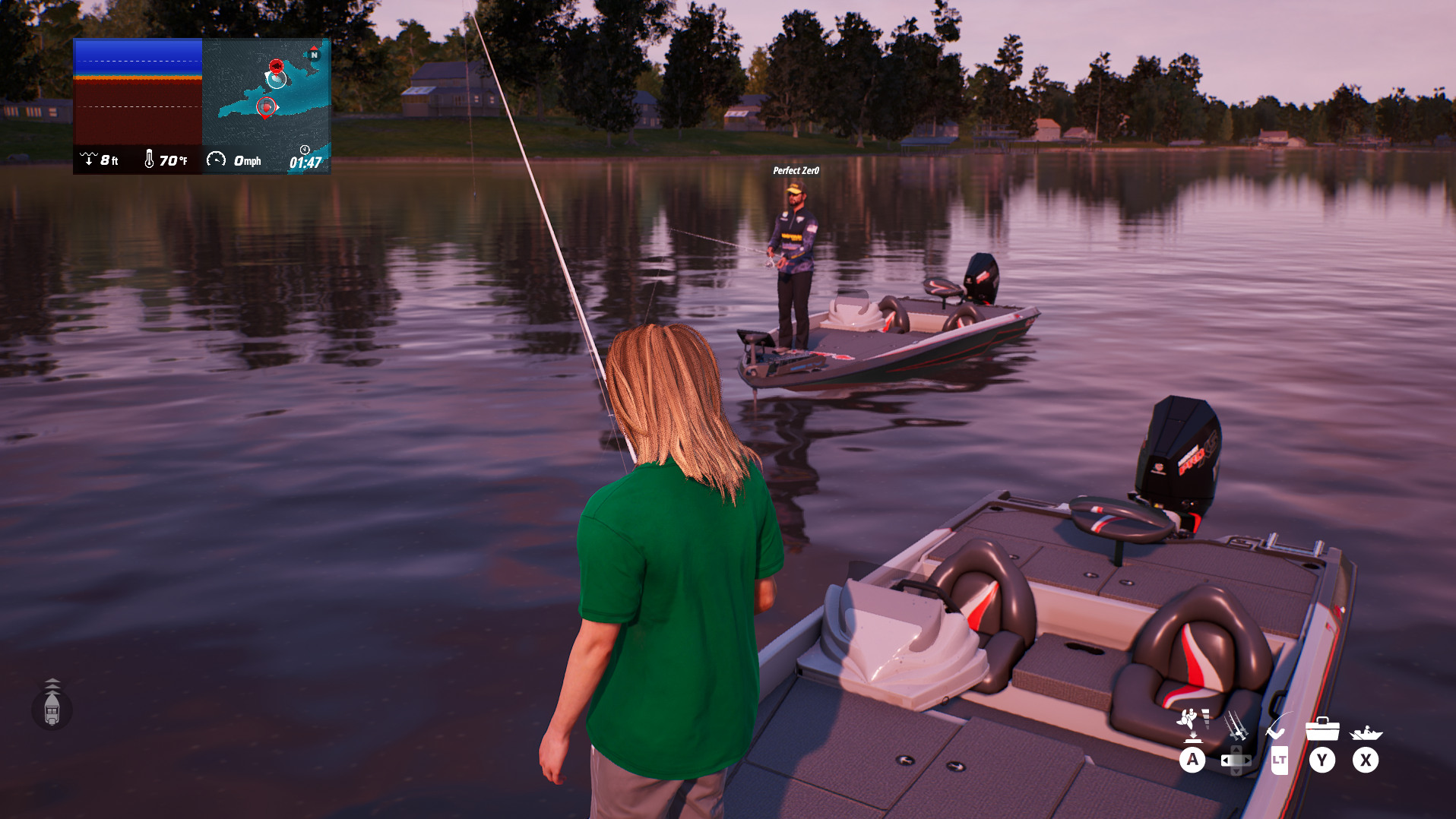Select the cast rod arm icon
This screenshot has height=819, width=1456.
pyautogui.click(x=1278, y=726)
